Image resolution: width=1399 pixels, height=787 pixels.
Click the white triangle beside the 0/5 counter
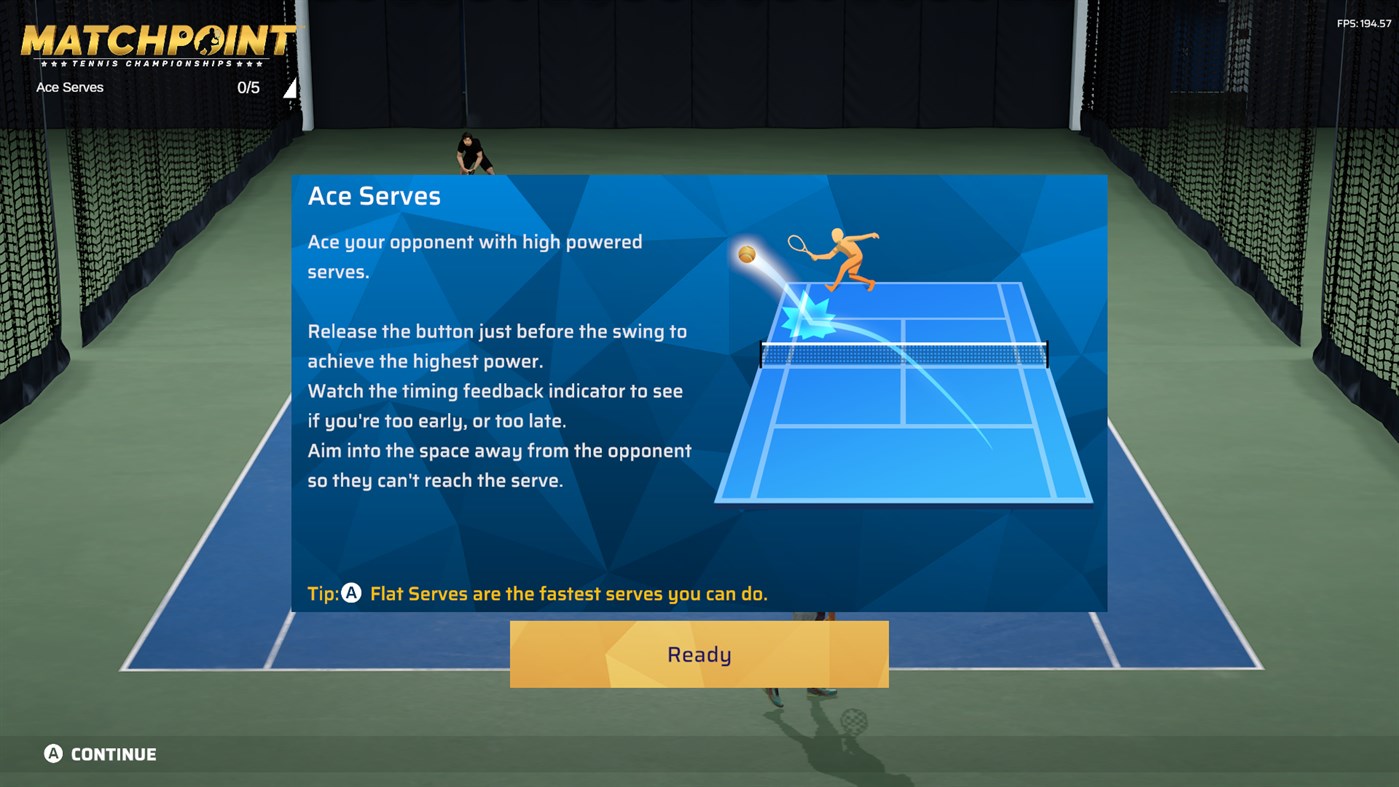tap(290, 87)
